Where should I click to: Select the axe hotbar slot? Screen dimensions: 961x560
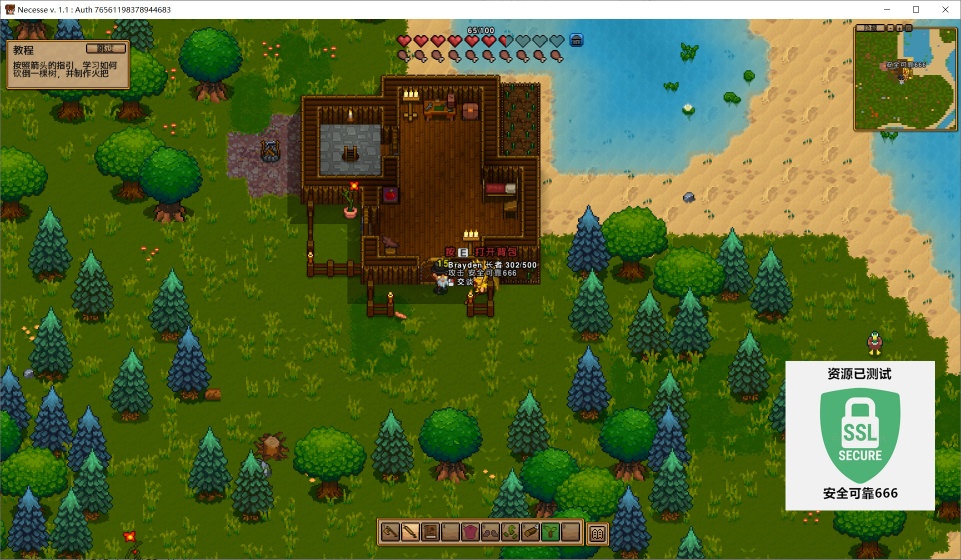[x=390, y=532]
